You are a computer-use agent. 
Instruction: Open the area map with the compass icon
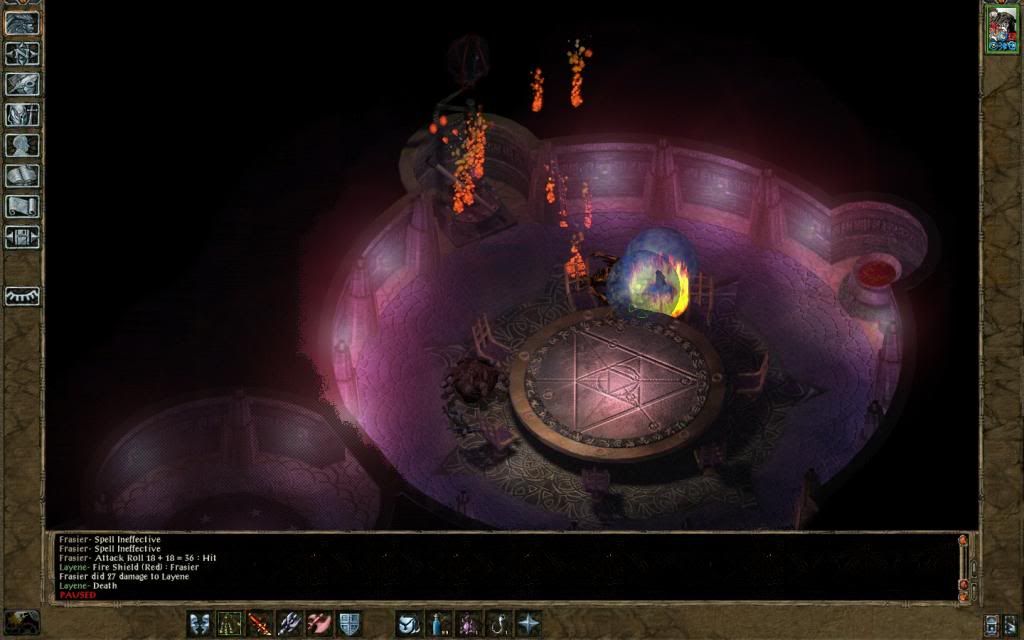[22, 52]
